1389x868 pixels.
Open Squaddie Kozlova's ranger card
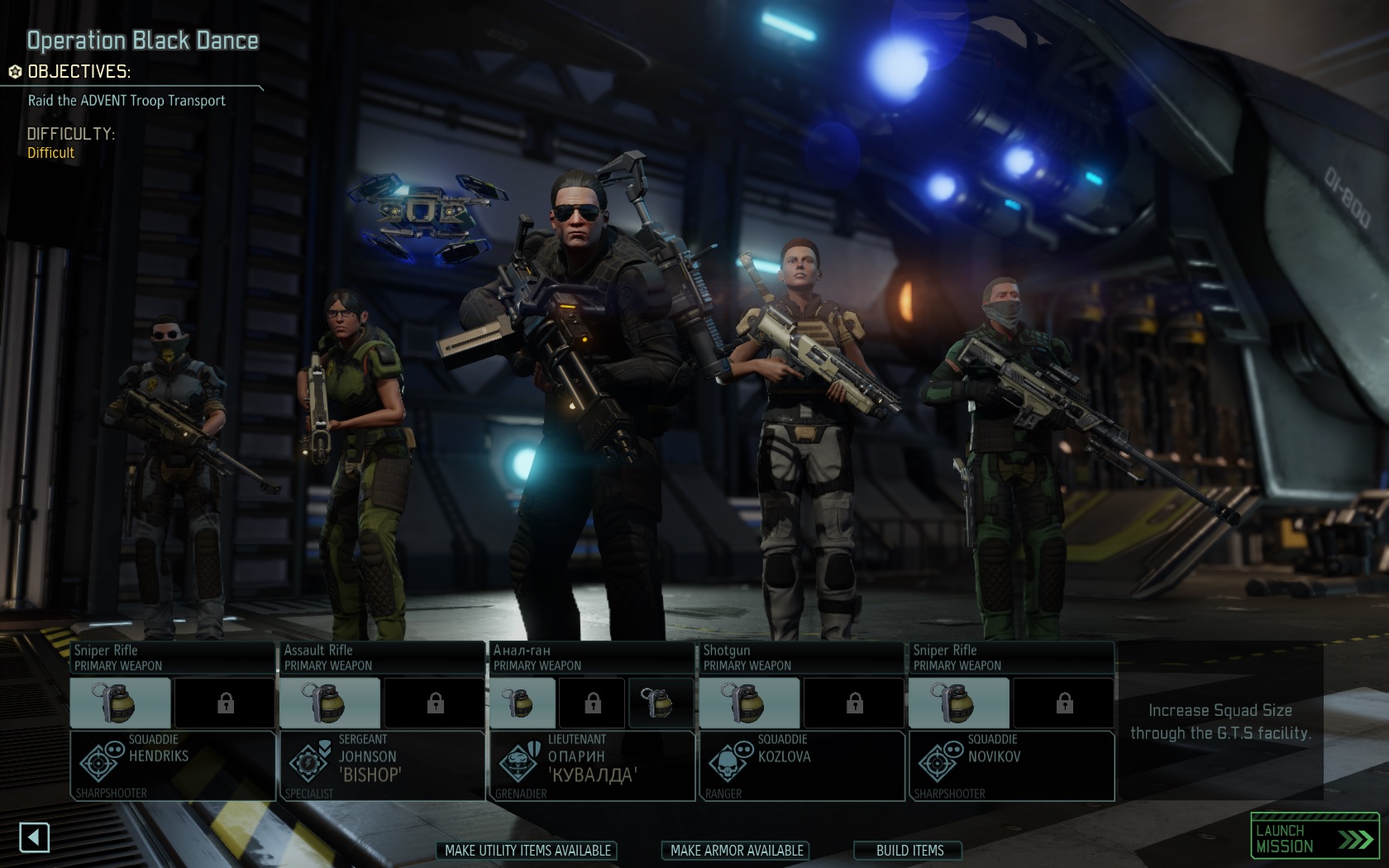pos(801,765)
